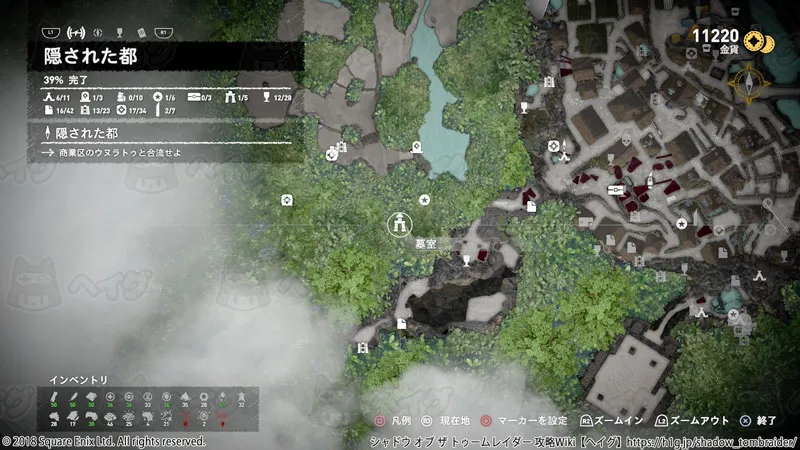Image resolution: width=800 pixels, height=450 pixels.
Task: Select the 隠された都 objective tracker row
Action: pyautogui.click(x=80, y=133)
